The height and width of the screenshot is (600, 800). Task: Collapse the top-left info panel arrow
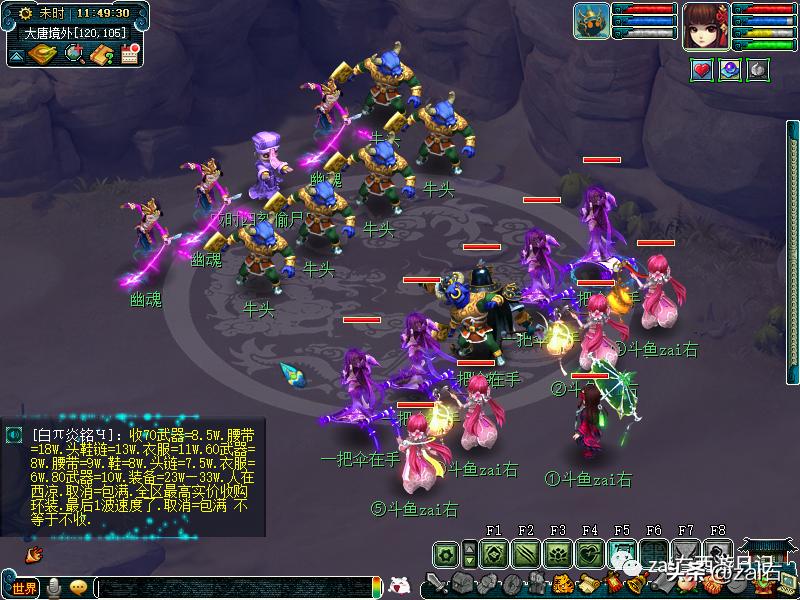click(16, 55)
